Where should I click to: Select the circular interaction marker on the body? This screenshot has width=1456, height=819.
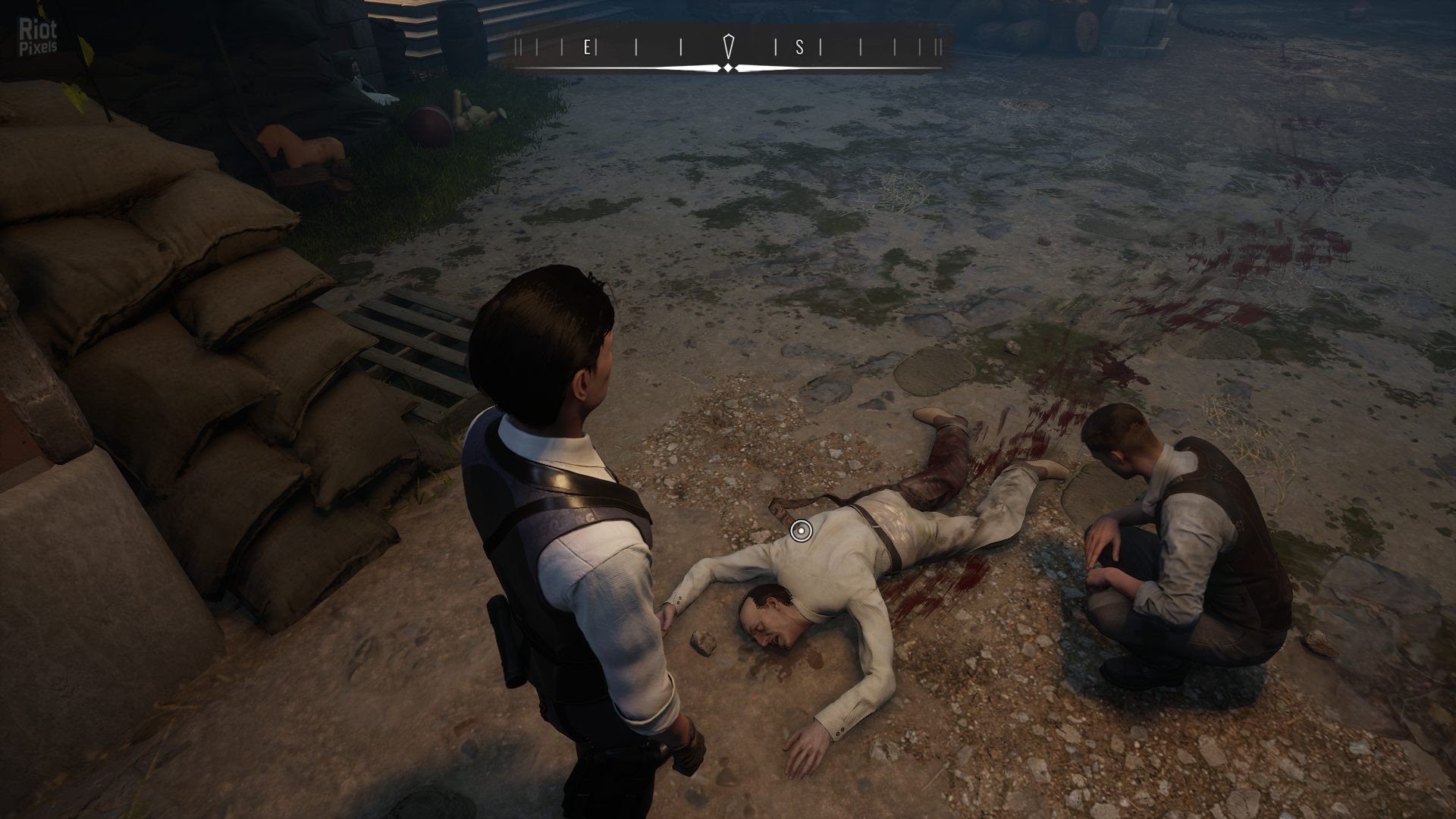pyautogui.click(x=799, y=531)
